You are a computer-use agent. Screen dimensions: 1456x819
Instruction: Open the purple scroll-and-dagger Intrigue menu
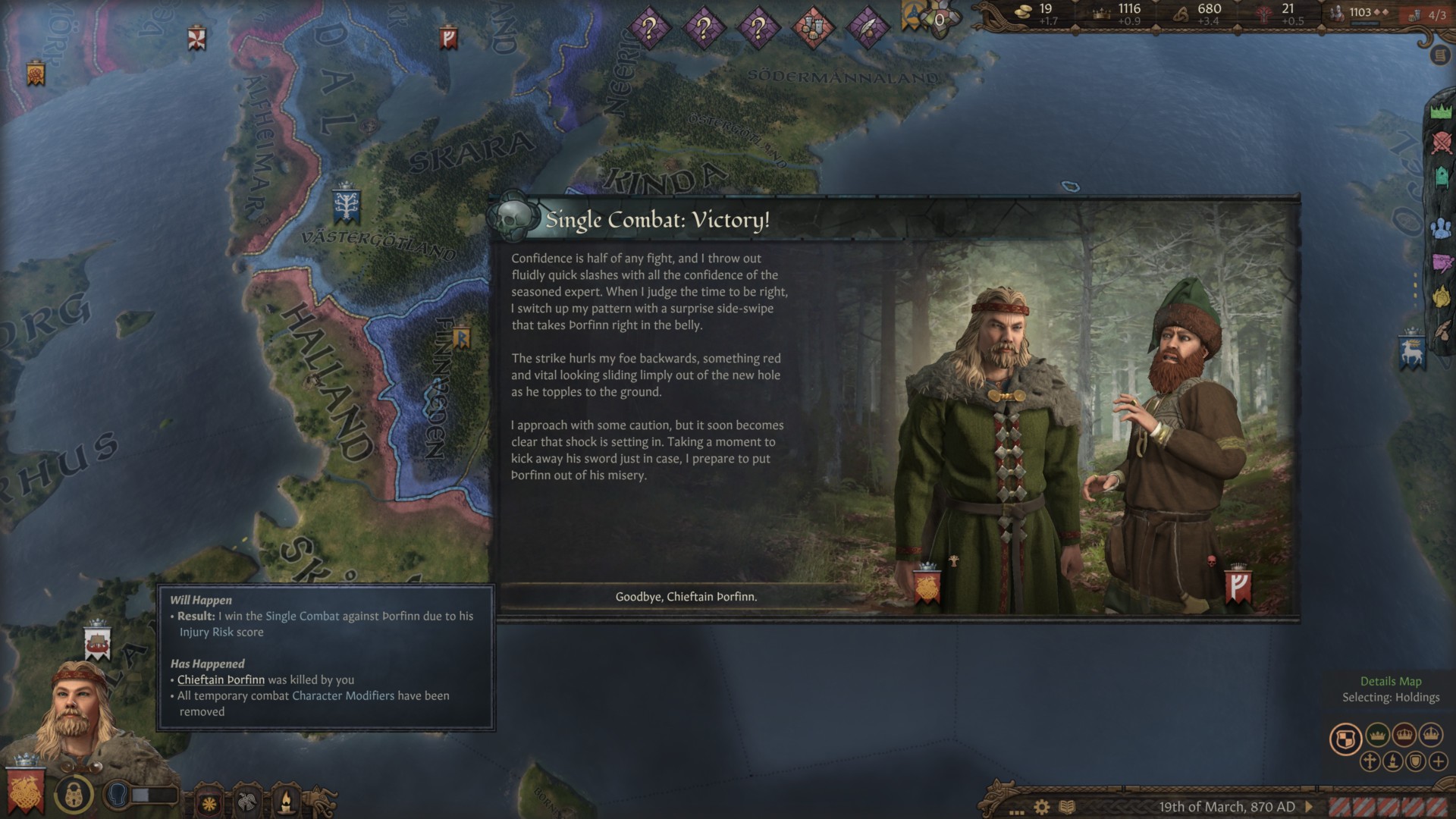(x=1441, y=263)
